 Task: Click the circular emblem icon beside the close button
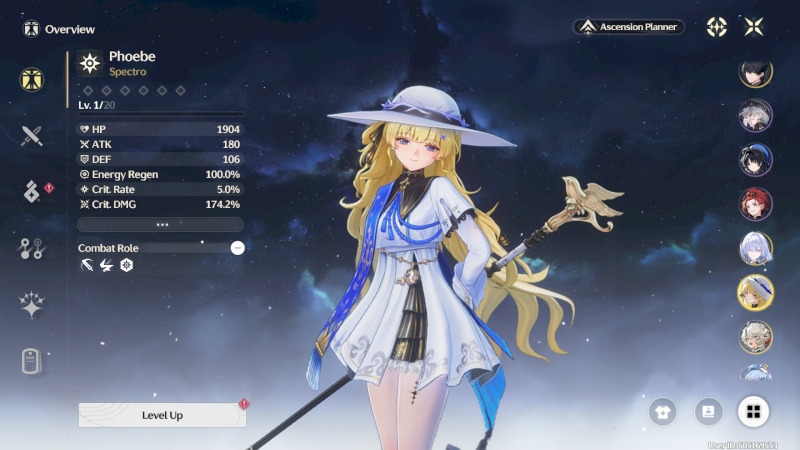click(x=717, y=27)
